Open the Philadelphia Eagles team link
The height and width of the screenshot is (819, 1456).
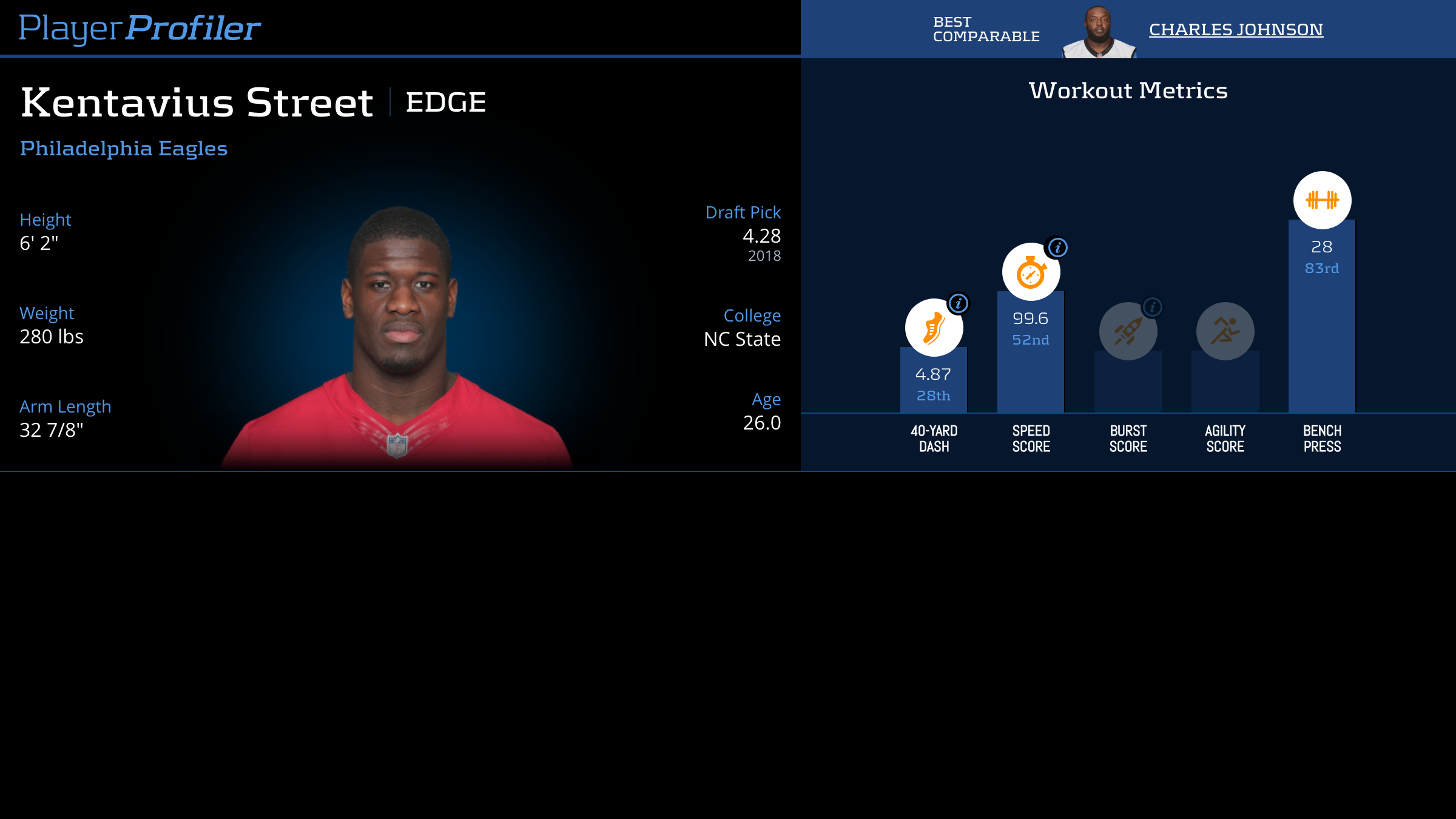[124, 149]
